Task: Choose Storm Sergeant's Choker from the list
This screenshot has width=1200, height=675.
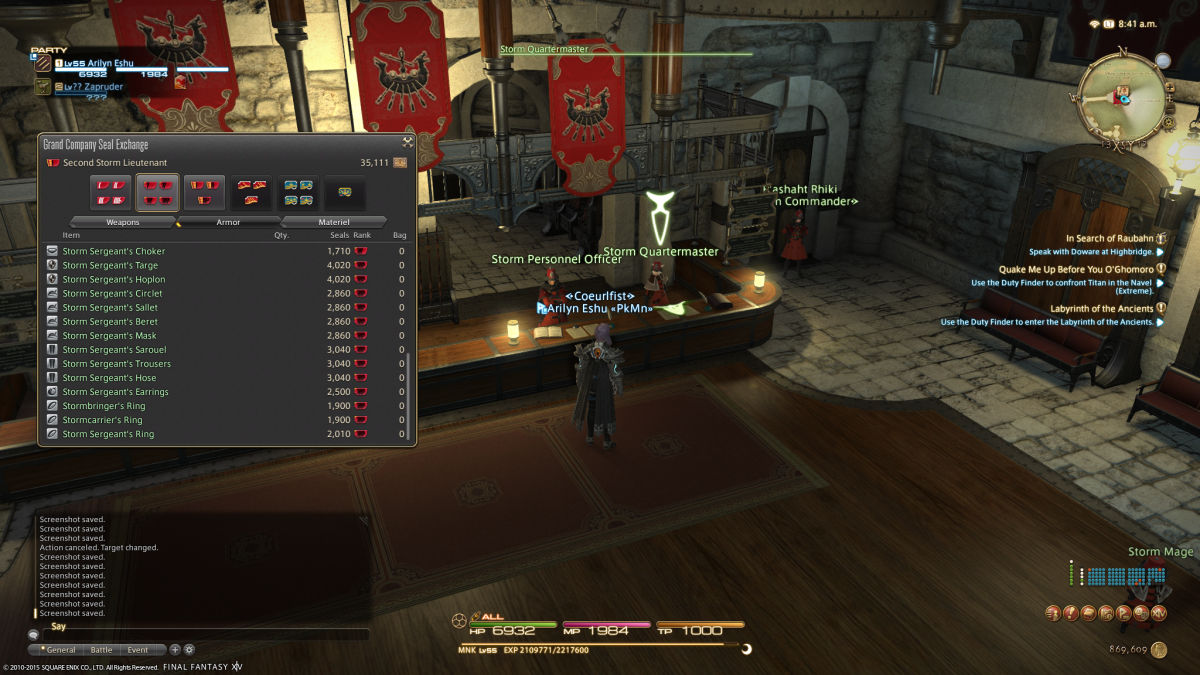Action: [x=114, y=251]
